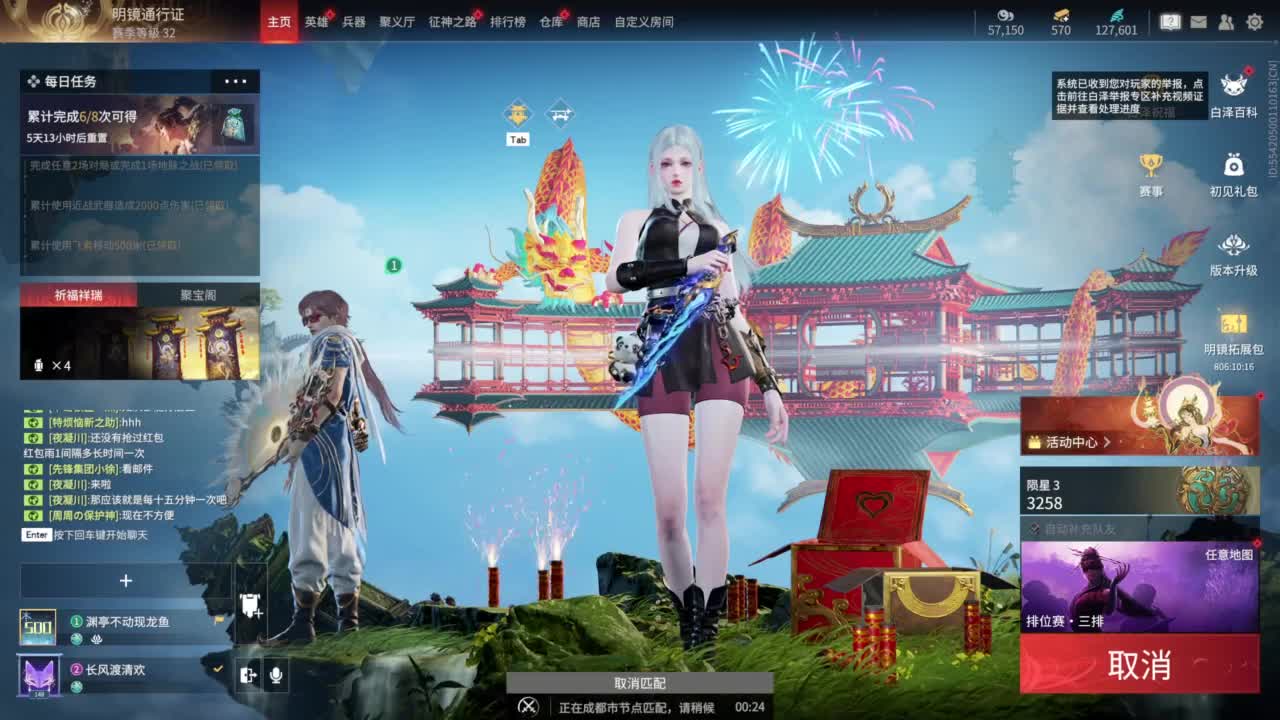Viewport: 1280px width, 720px height.
Task: Expand 活动中心 activity center panel
Action: click(1070, 442)
